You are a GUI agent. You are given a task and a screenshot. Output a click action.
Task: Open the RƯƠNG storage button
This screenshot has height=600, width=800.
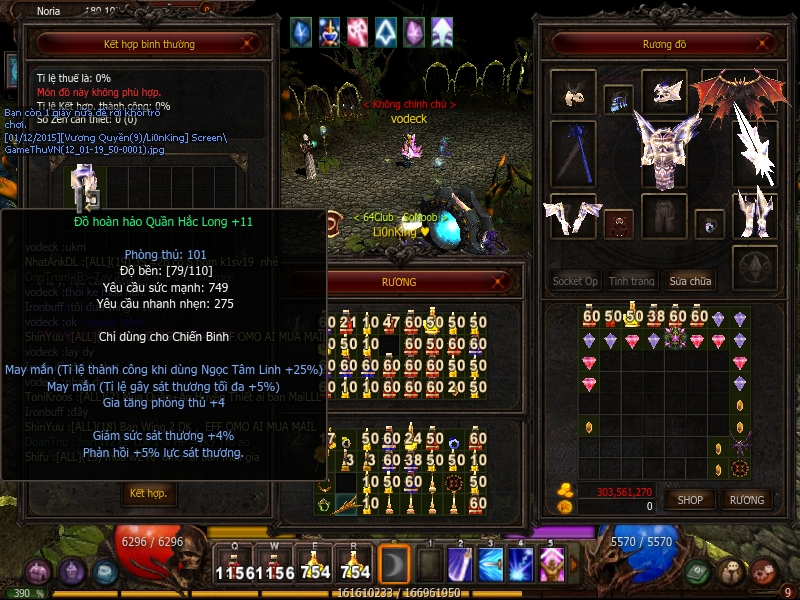746,499
